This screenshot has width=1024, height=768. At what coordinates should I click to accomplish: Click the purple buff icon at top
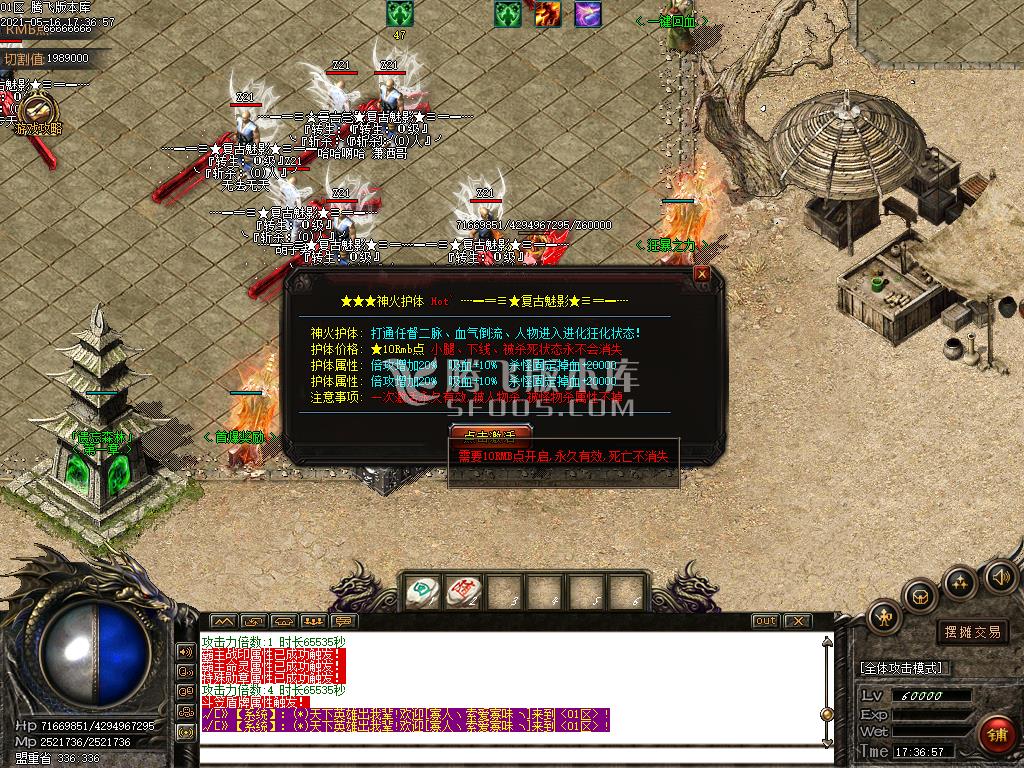tap(588, 14)
